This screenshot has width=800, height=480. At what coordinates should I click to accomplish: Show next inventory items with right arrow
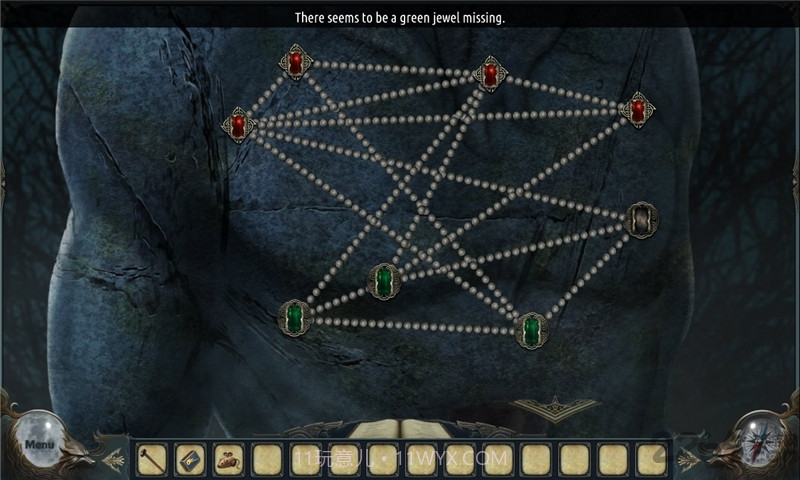(x=686, y=460)
